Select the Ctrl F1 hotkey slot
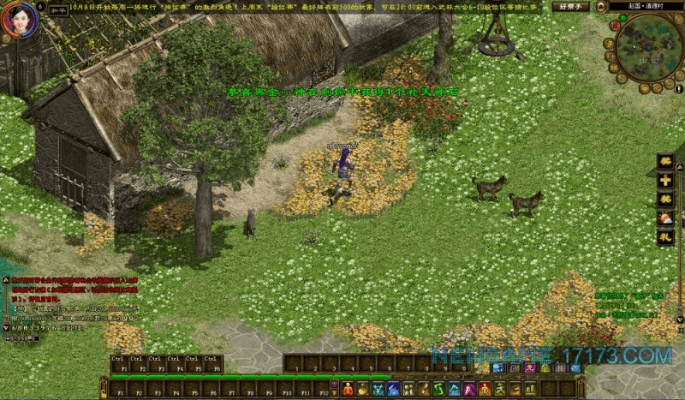Viewport: 685px width, 400px height. coord(117,363)
